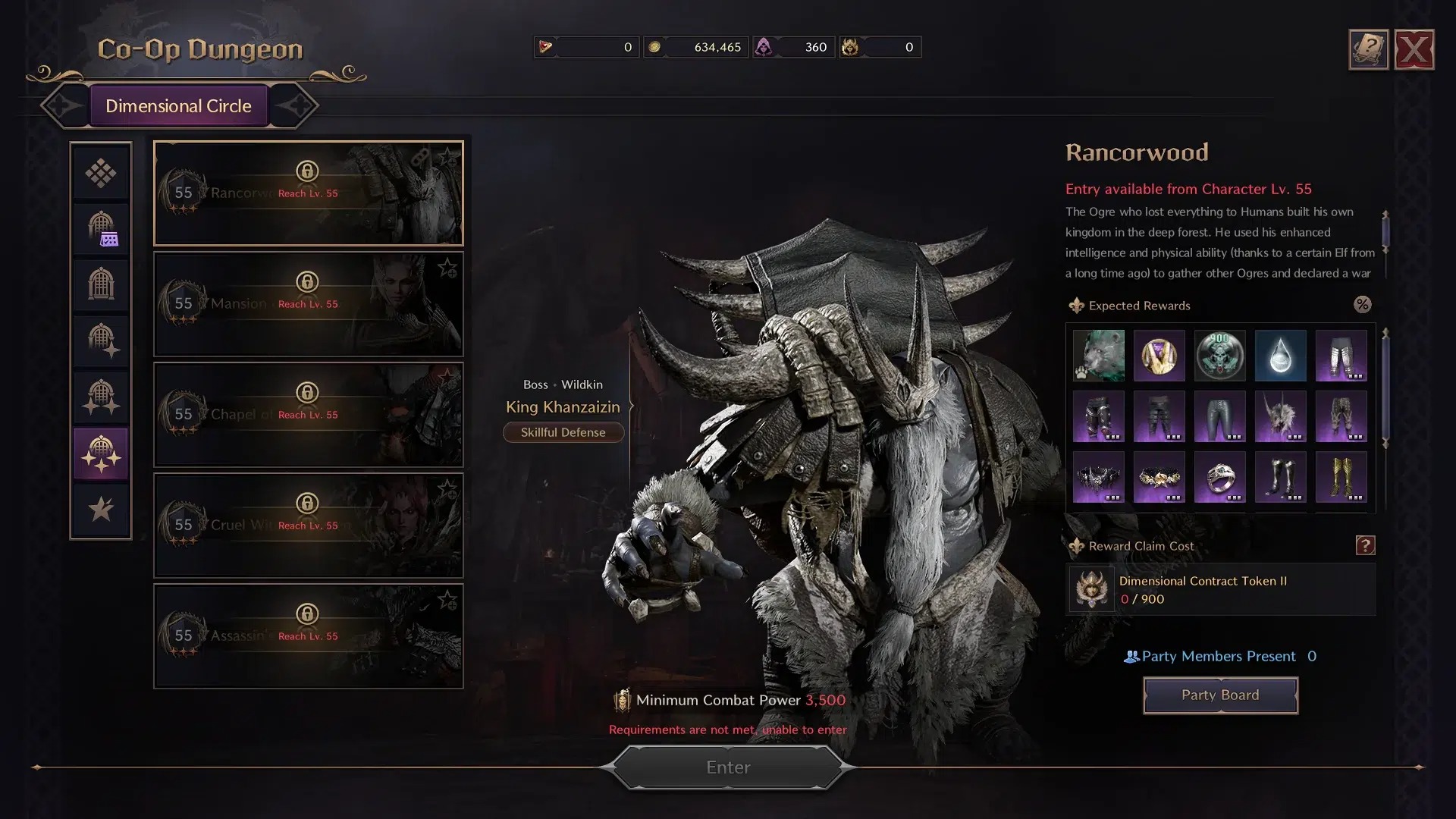Click the help question mark icon top right

[1368, 49]
